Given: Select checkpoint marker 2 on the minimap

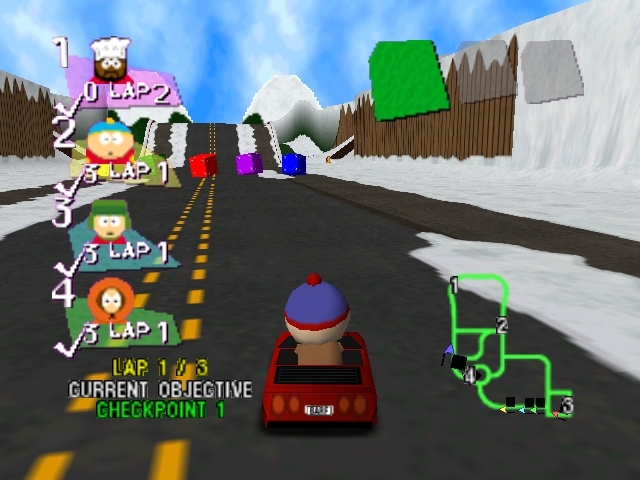Looking at the screenshot, I should [x=502, y=325].
